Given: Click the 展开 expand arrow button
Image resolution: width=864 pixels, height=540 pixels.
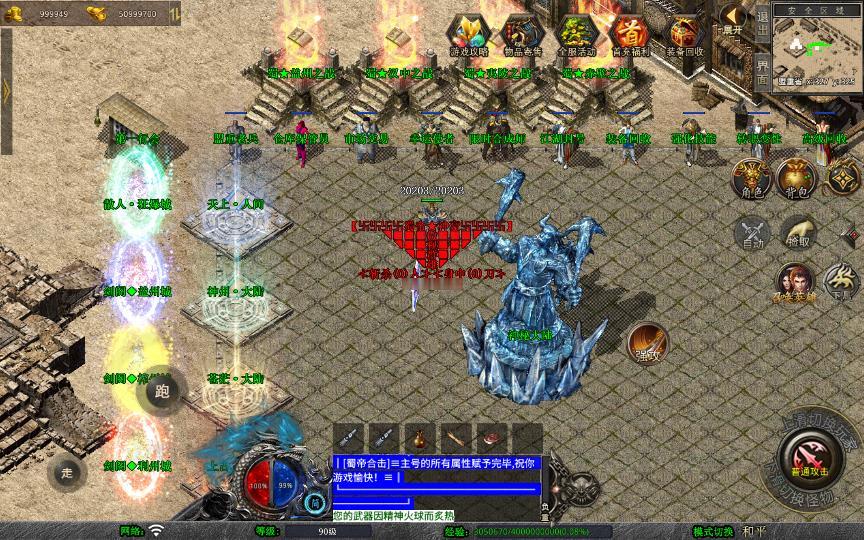Looking at the screenshot, I should (x=734, y=18).
